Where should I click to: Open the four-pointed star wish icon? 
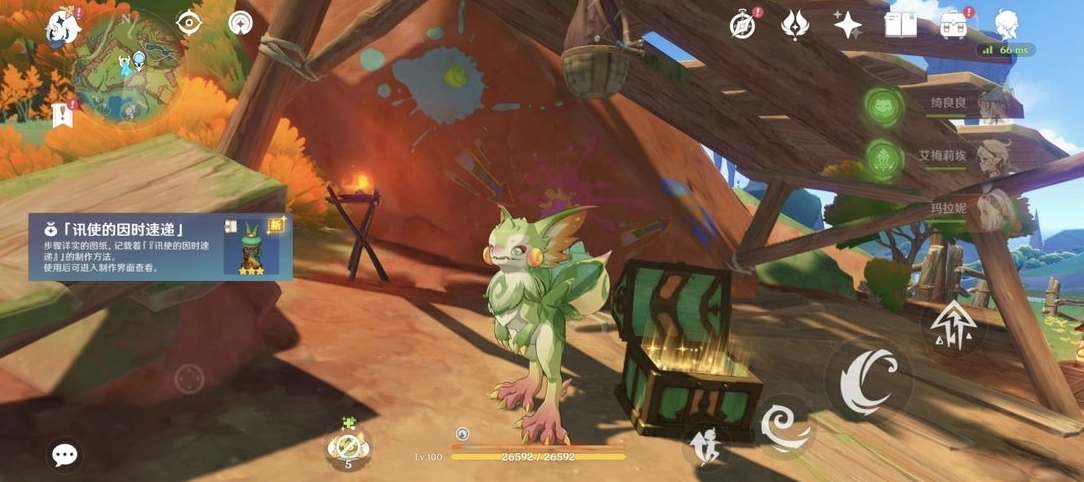tap(848, 25)
